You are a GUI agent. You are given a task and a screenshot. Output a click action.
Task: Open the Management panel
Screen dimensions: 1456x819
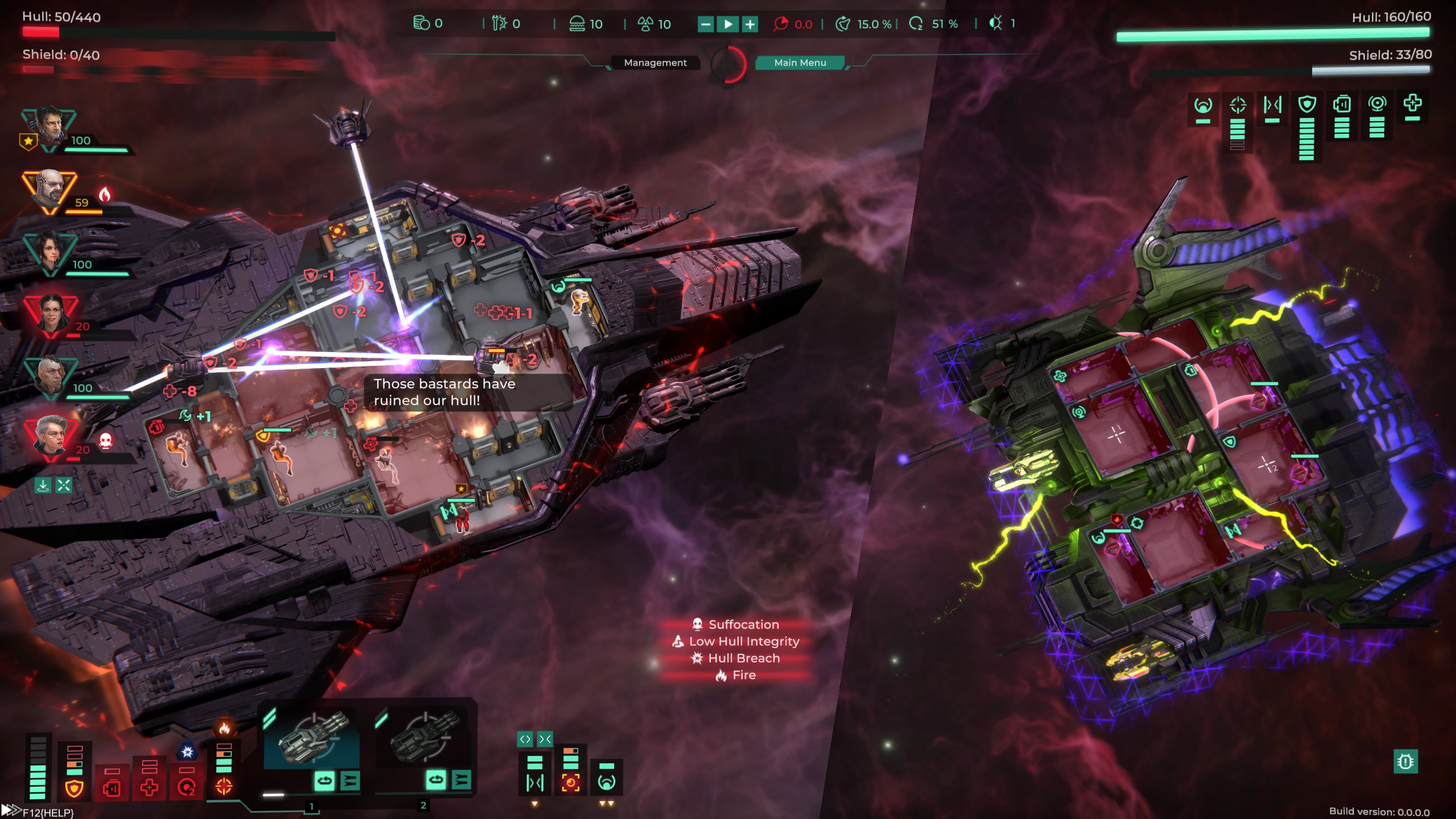(x=655, y=63)
